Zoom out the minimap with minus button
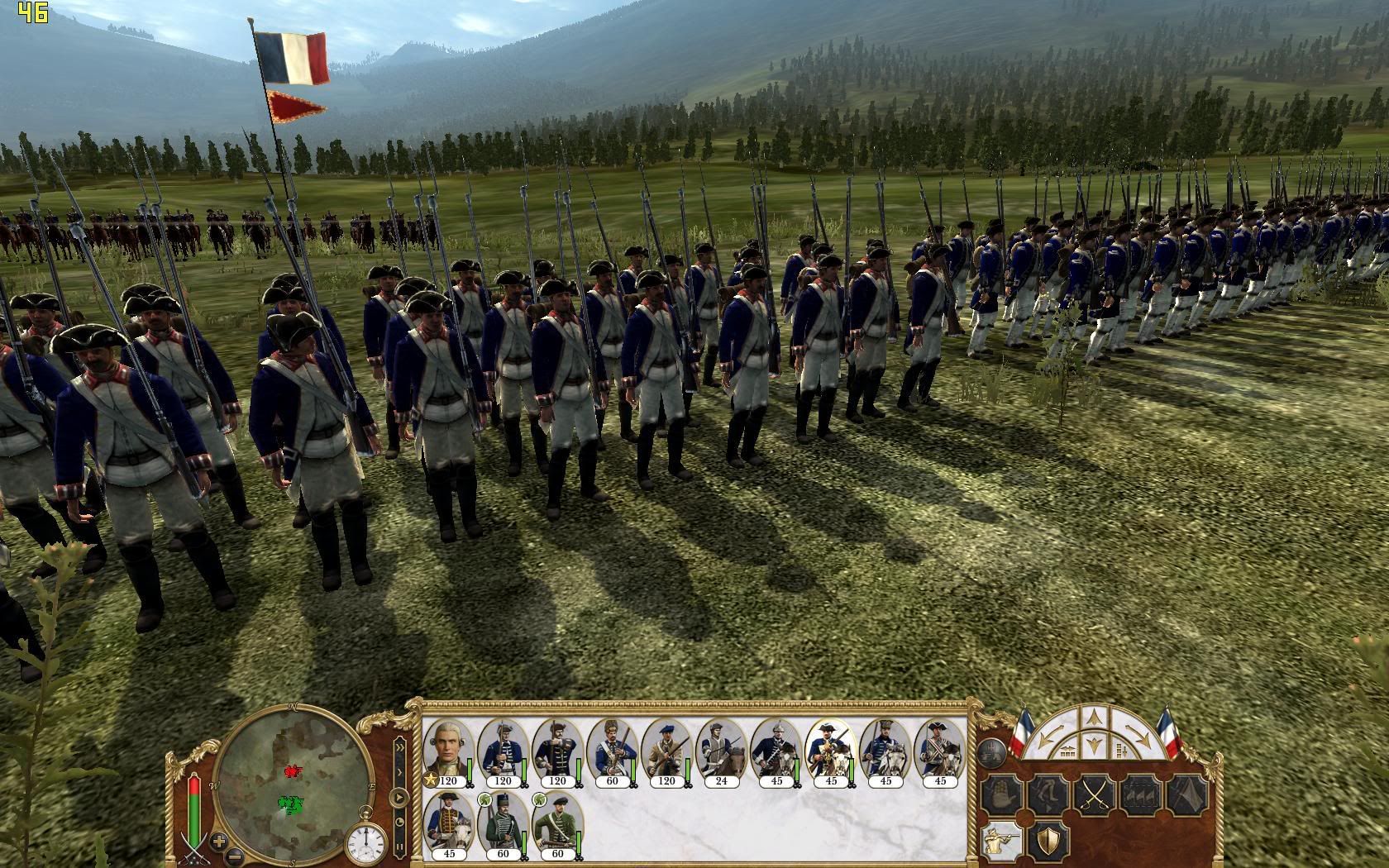The height and width of the screenshot is (868, 1389). [x=236, y=856]
